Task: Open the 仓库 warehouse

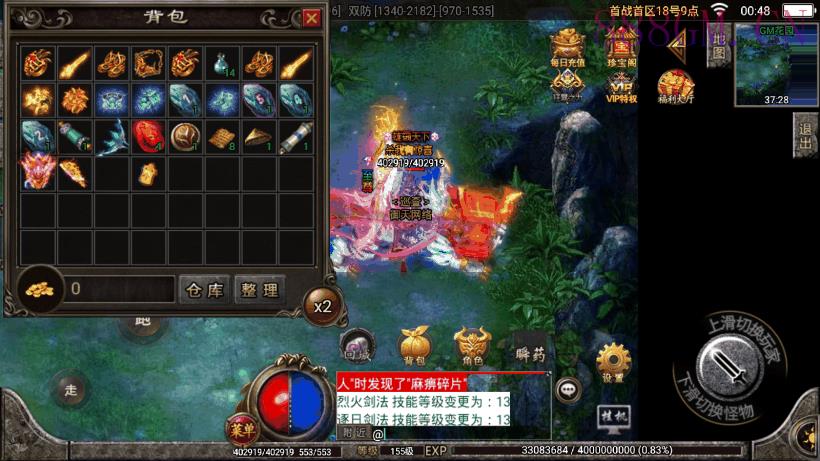Action: click(x=205, y=290)
